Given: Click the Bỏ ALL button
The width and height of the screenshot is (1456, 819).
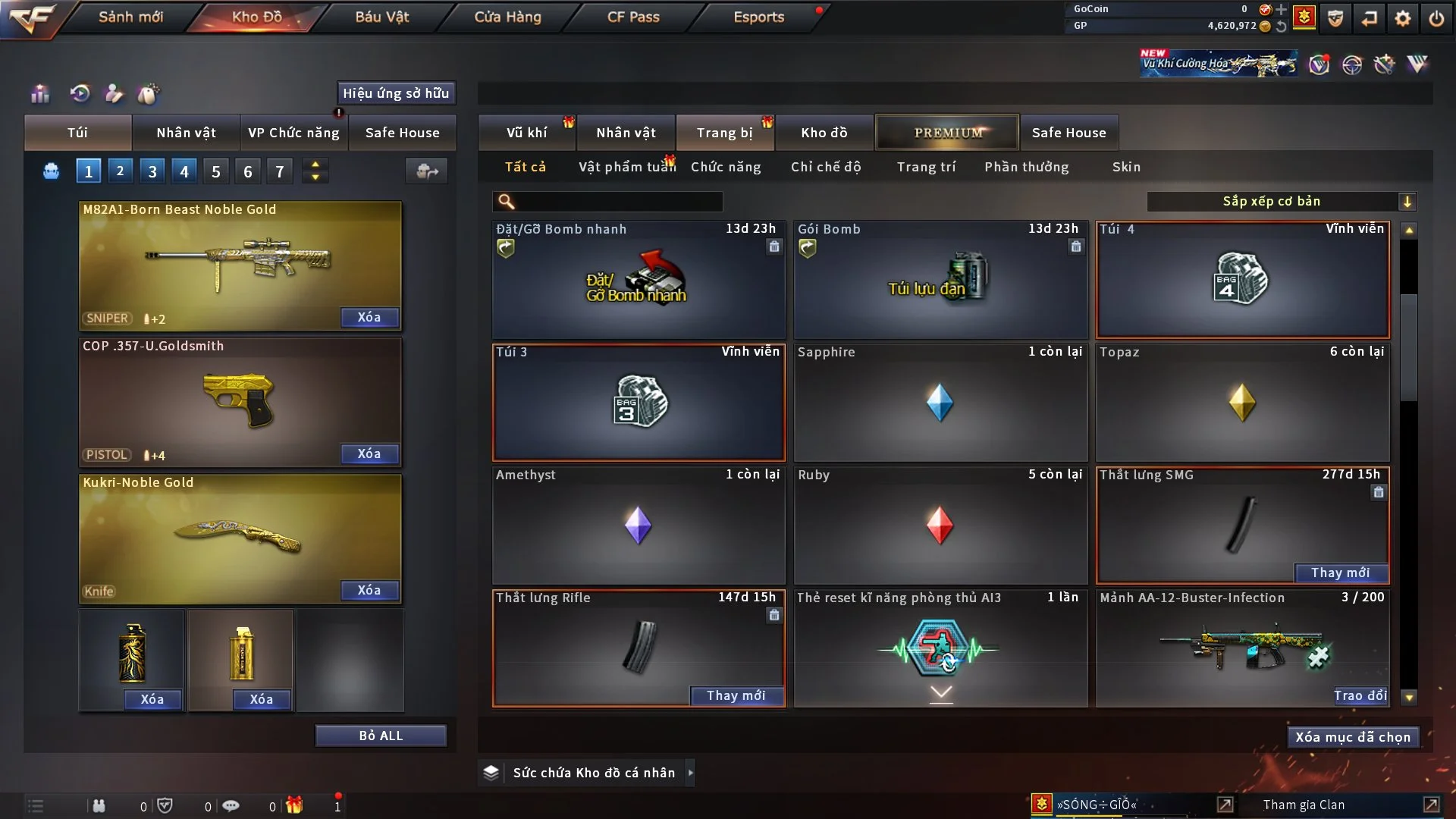Looking at the screenshot, I should click(381, 736).
